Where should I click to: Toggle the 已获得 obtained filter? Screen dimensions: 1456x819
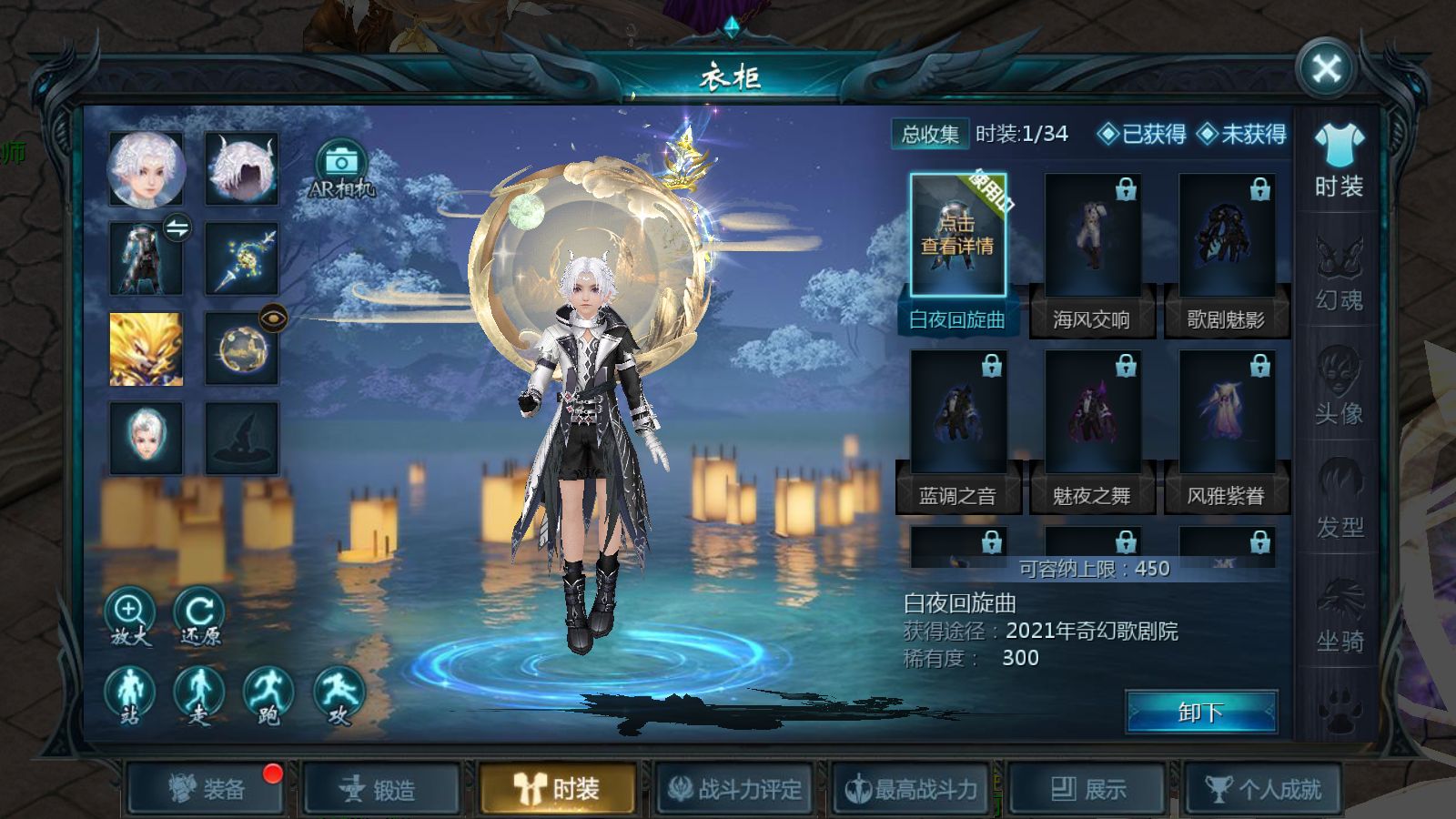click(1143, 135)
